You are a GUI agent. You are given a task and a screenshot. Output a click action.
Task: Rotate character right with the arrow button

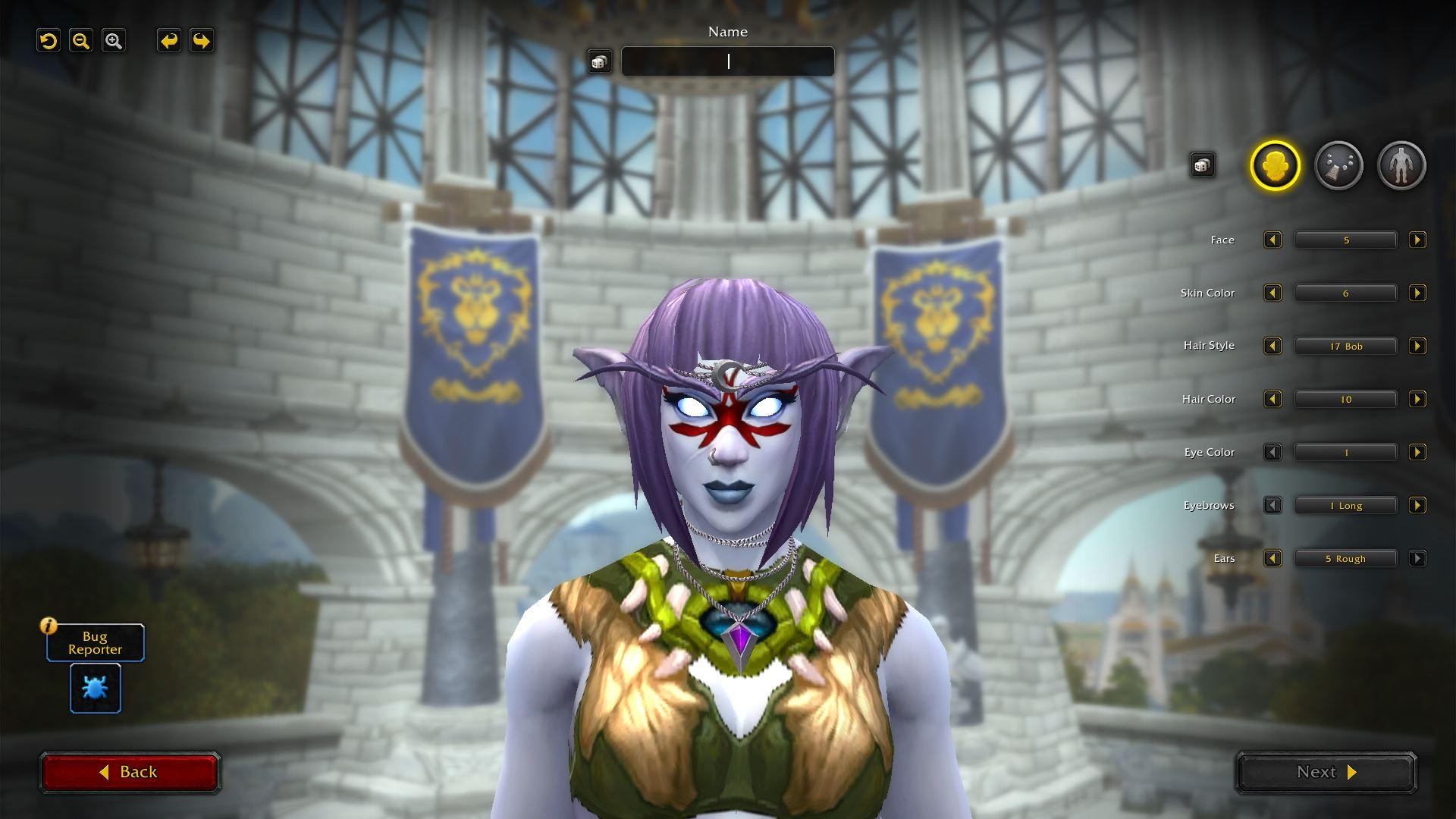tap(201, 41)
